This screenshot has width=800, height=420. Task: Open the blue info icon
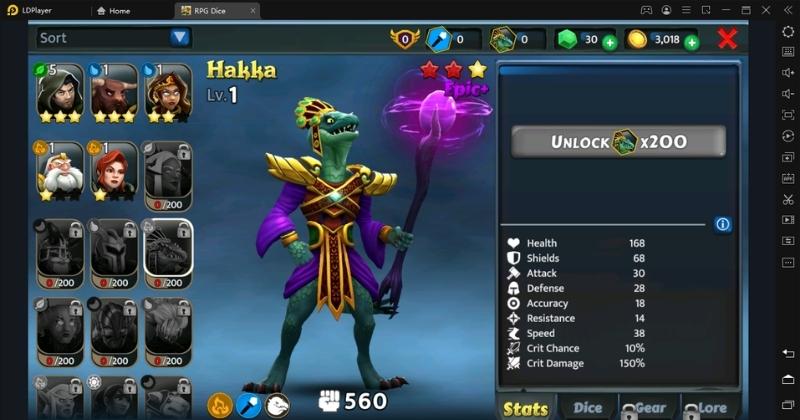coord(723,224)
